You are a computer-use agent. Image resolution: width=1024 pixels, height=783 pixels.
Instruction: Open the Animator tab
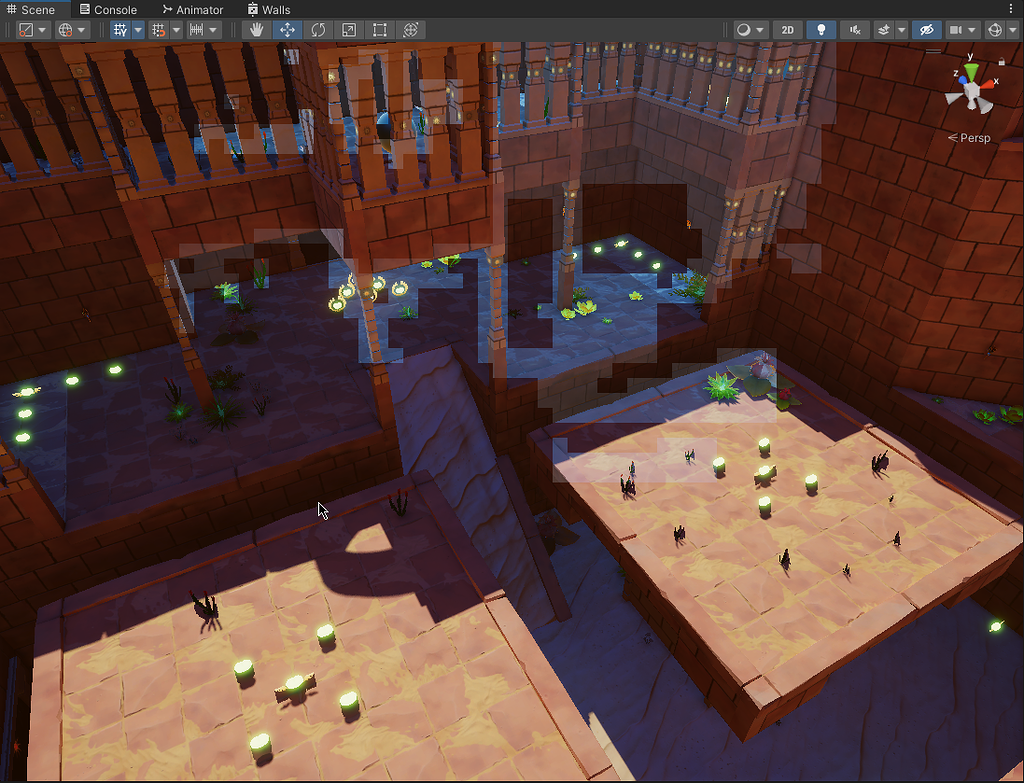pos(191,9)
